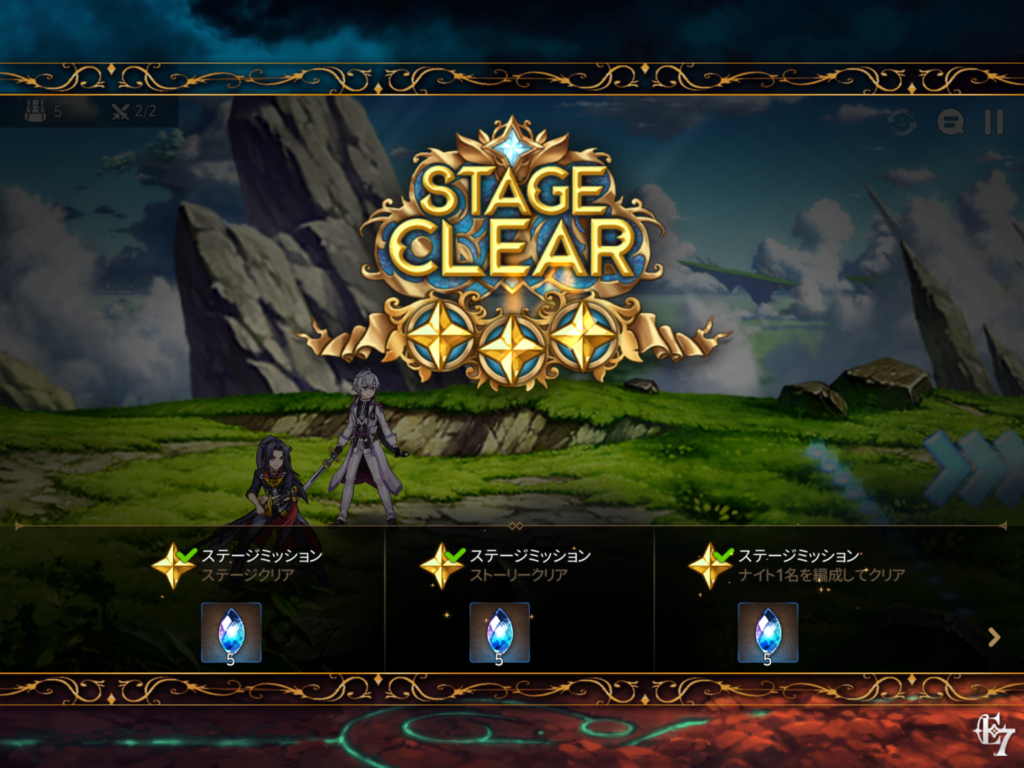Toggle the auto-battle icon
This screenshot has width=1024, height=768.
[903, 122]
